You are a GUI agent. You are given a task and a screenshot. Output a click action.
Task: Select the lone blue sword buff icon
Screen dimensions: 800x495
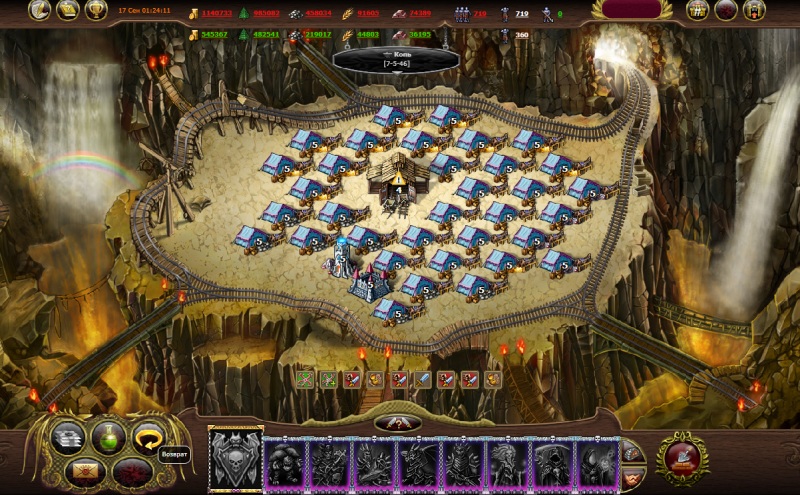pyautogui.click(x=421, y=379)
